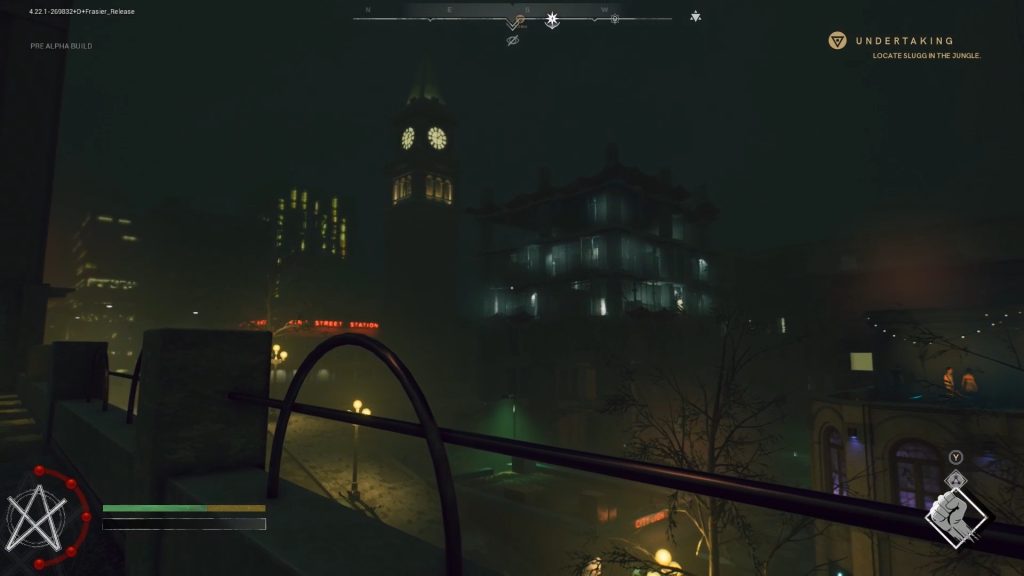The width and height of the screenshot is (1024, 576).
Task: Select the white starburst compass marker
Action: click(551, 19)
